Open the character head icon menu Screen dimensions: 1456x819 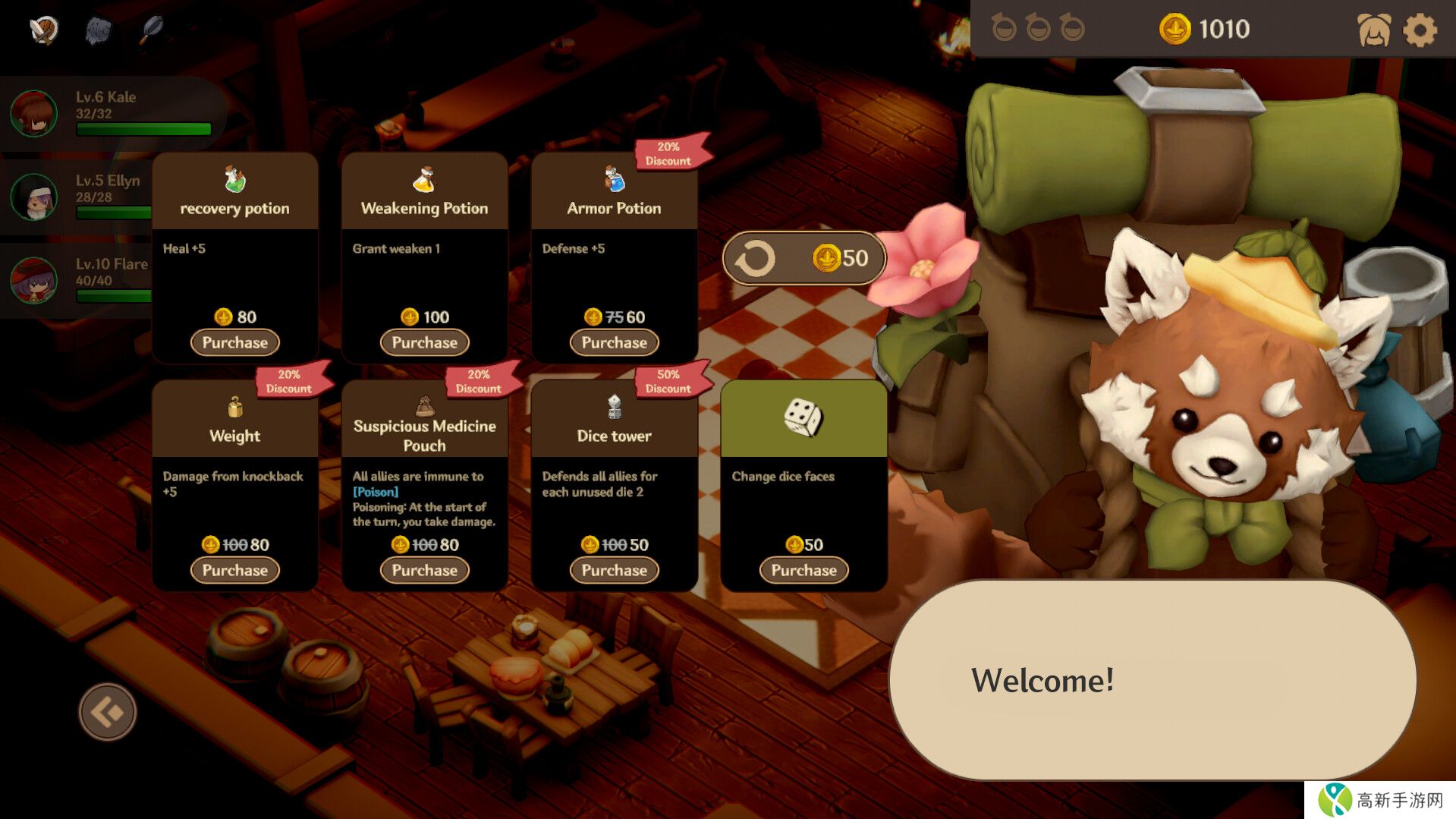(1373, 30)
